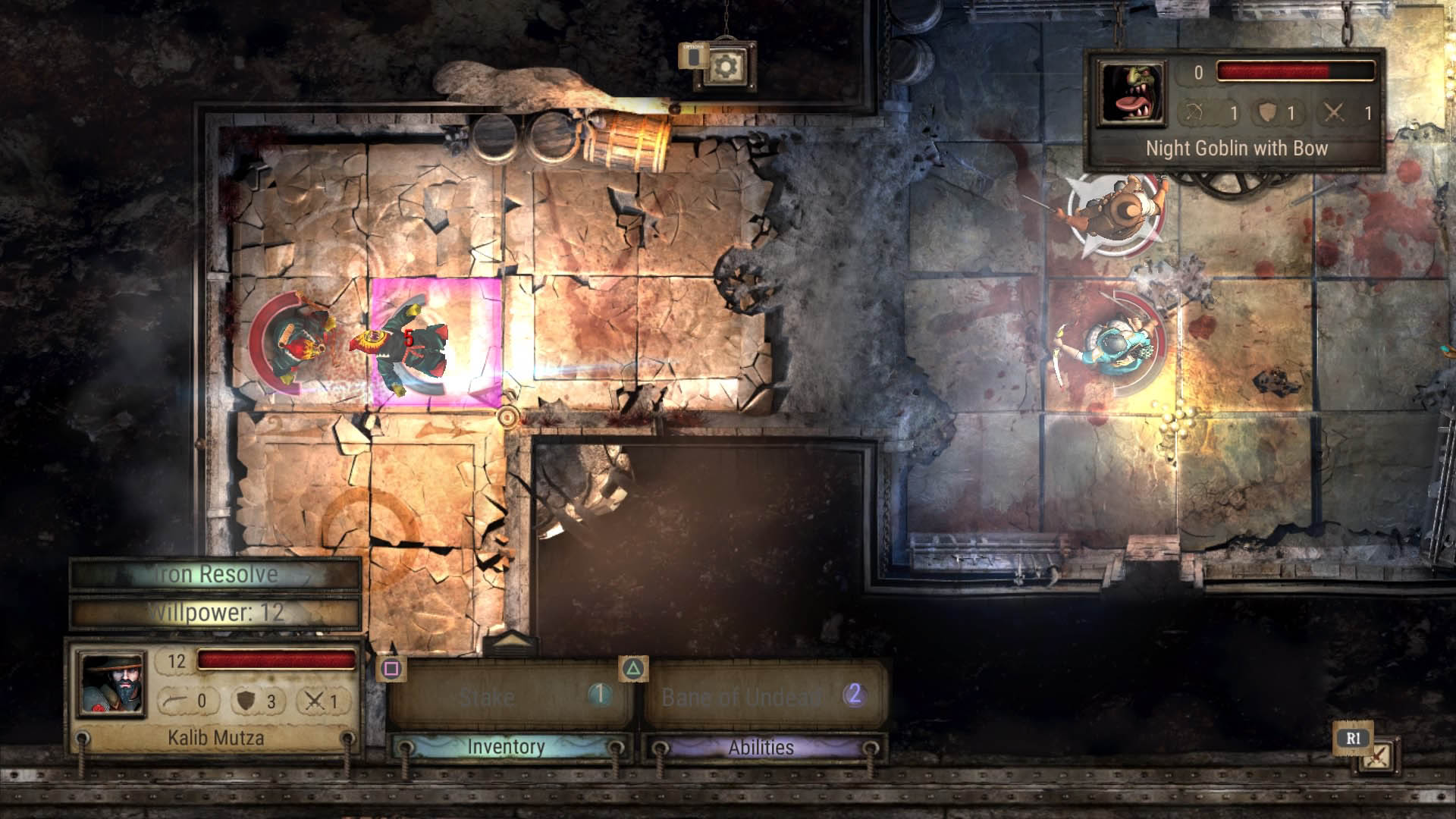The width and height of the screenshot is (1456, 819).
Task: Open the Options gear menu
Action: (724, 67)
